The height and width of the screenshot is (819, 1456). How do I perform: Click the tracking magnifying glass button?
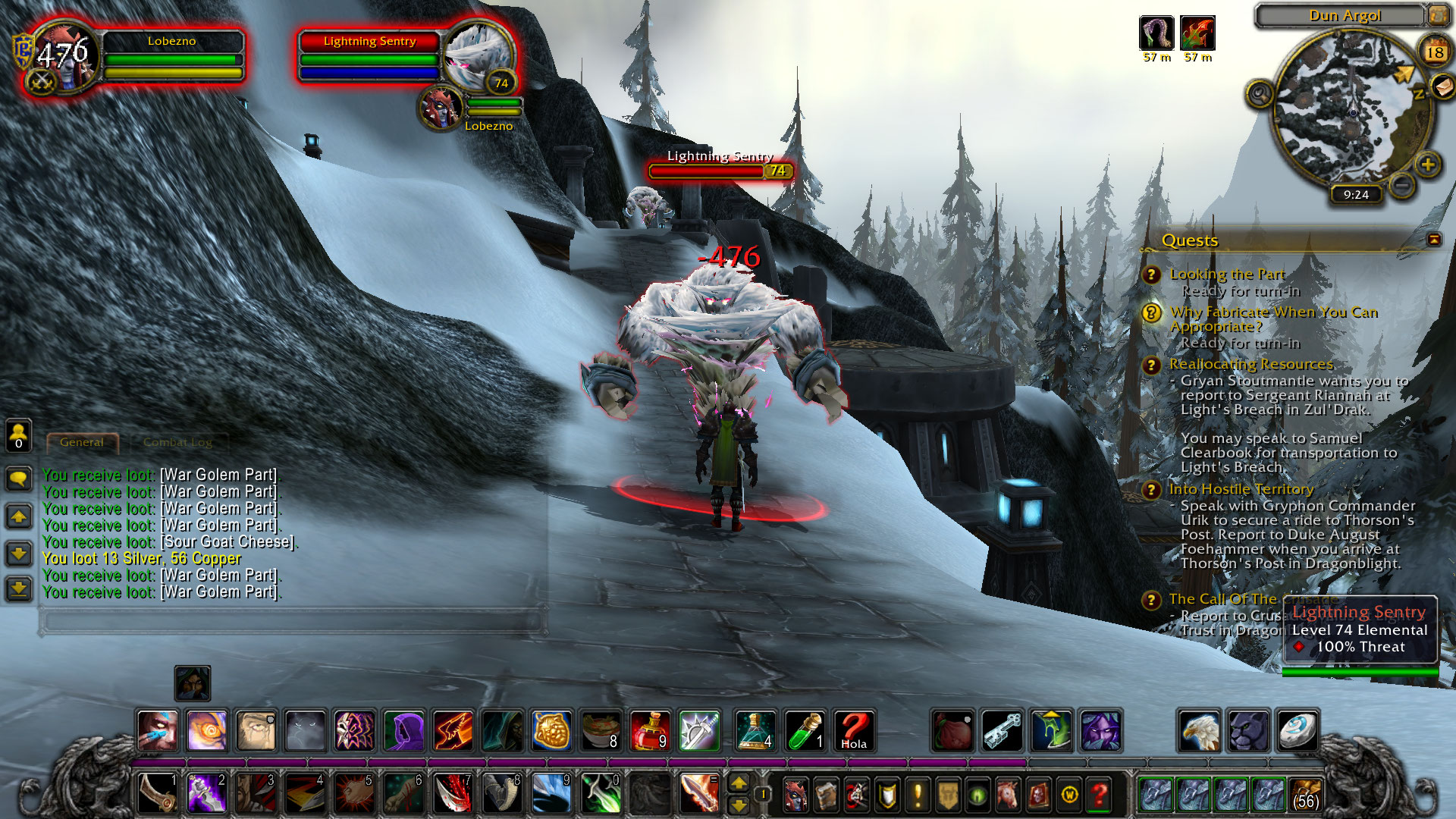click(x=1260, y=95)
